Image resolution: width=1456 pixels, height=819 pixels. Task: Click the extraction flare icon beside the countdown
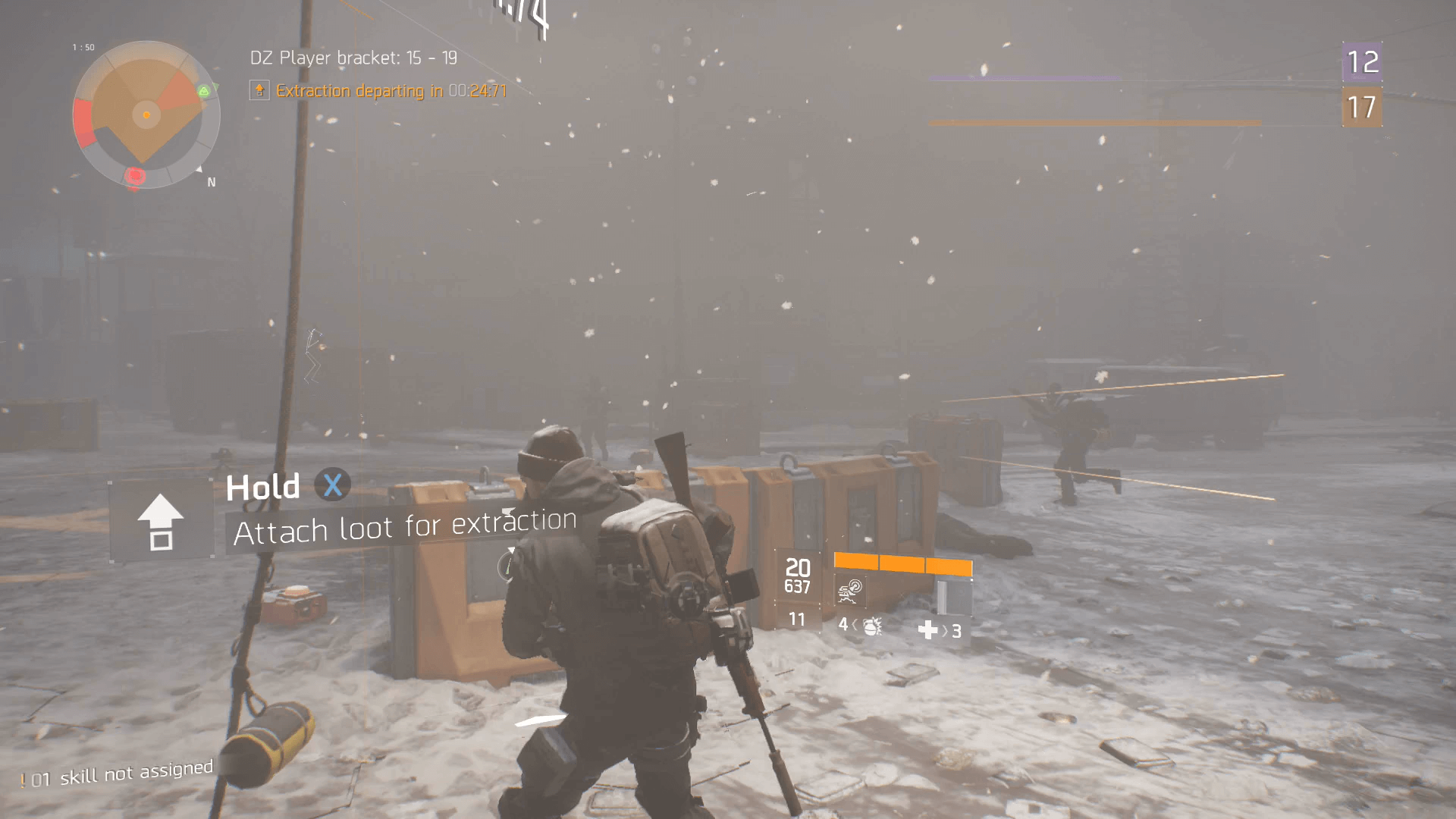tap(260, 90)
